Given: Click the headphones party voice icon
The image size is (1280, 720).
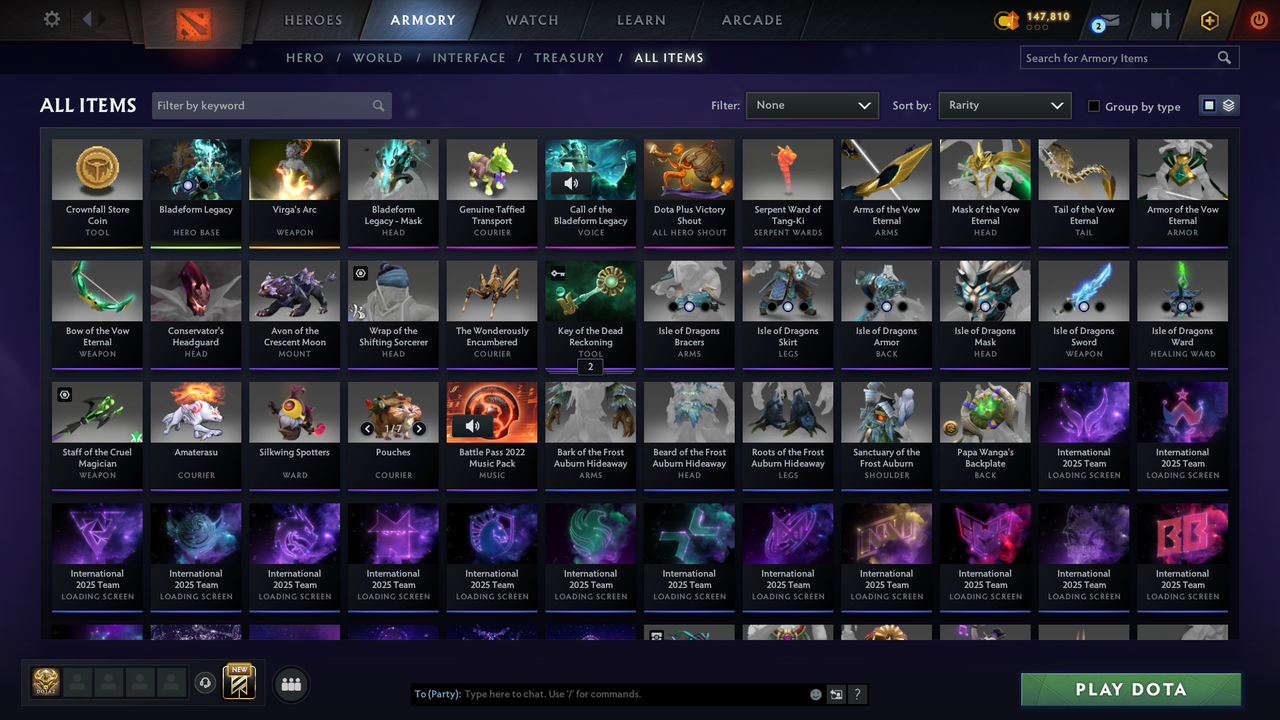Looking at the screenshot, I should [x=205, y=682].
